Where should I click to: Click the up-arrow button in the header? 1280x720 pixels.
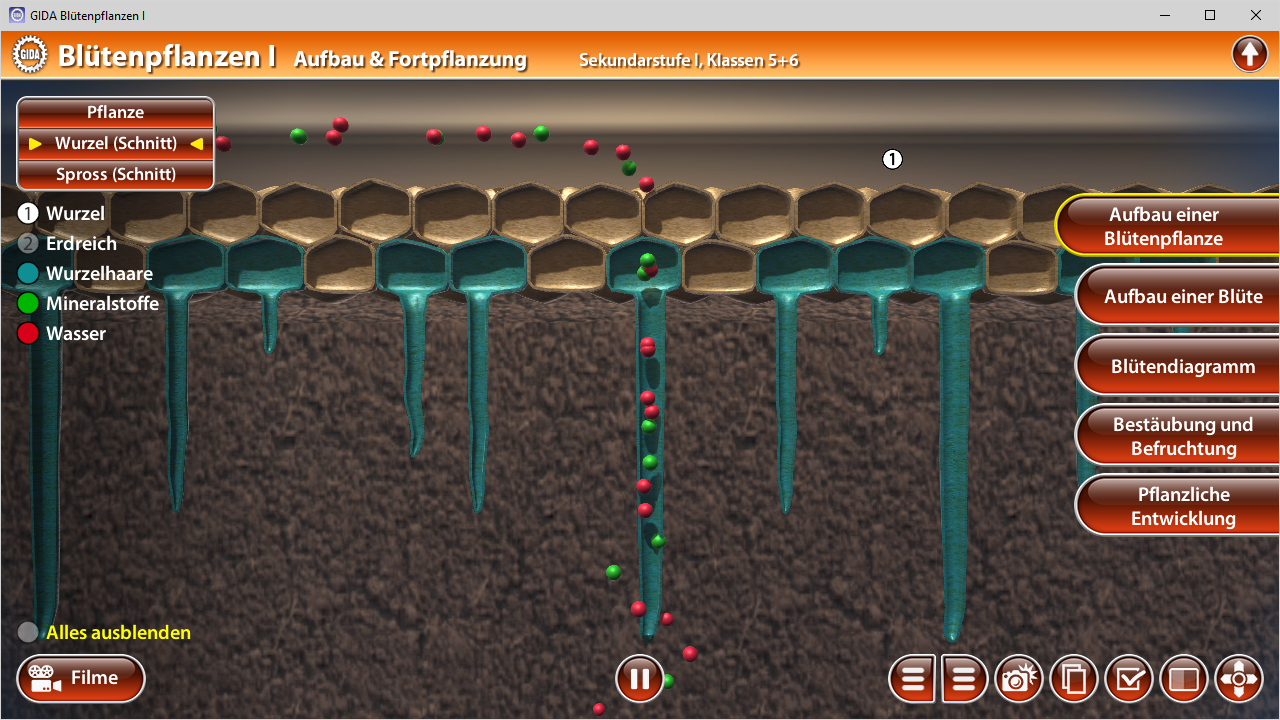coord(1249,54)
